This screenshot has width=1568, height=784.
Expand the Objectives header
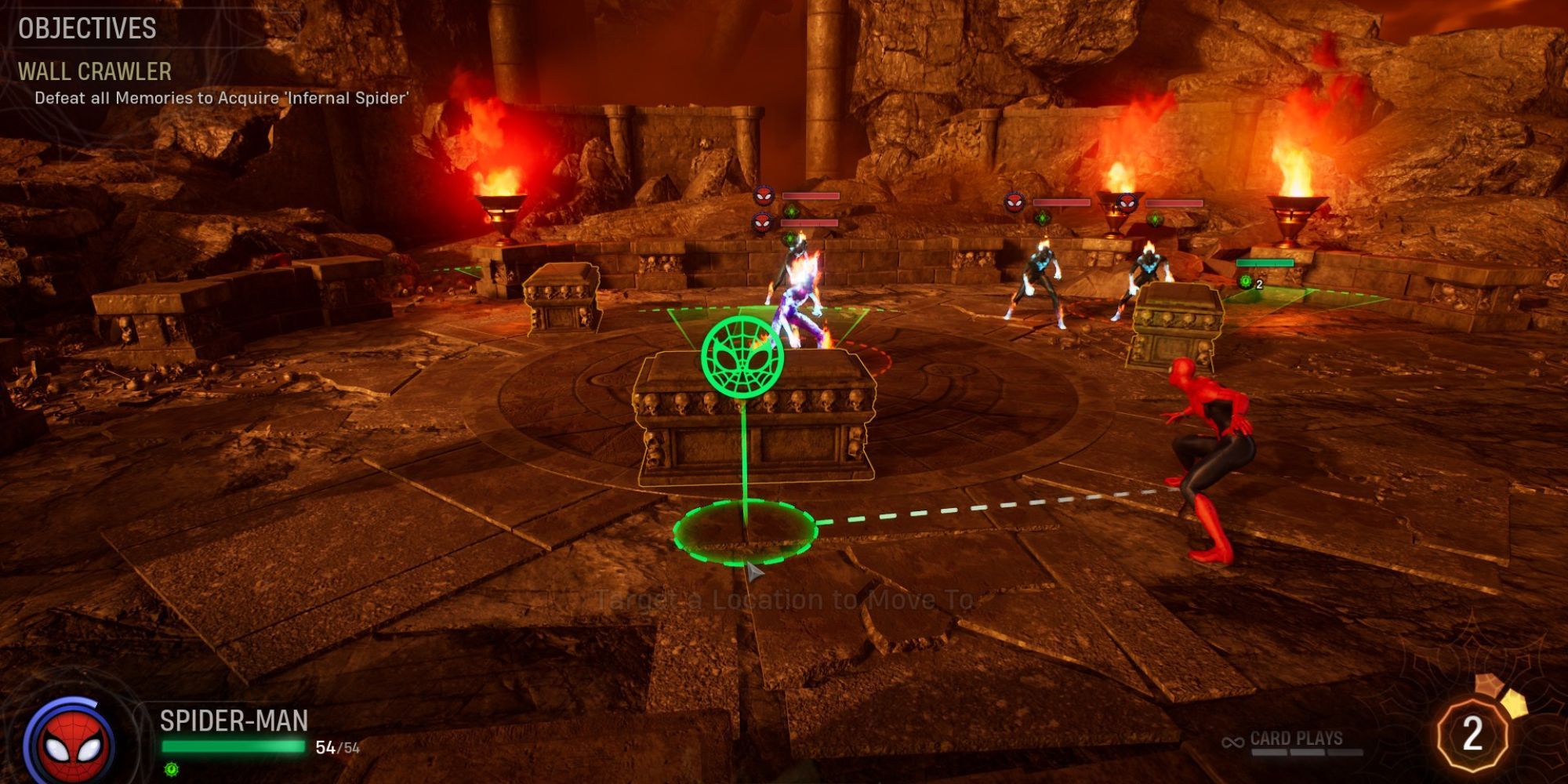pyautogui.click(x=87, y=28)
